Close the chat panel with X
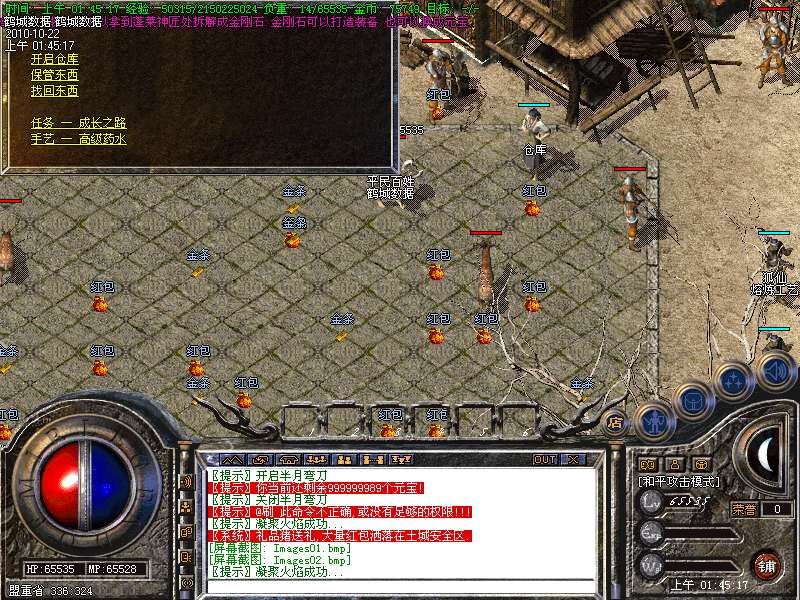800x600 pixels. click(573, 460)
